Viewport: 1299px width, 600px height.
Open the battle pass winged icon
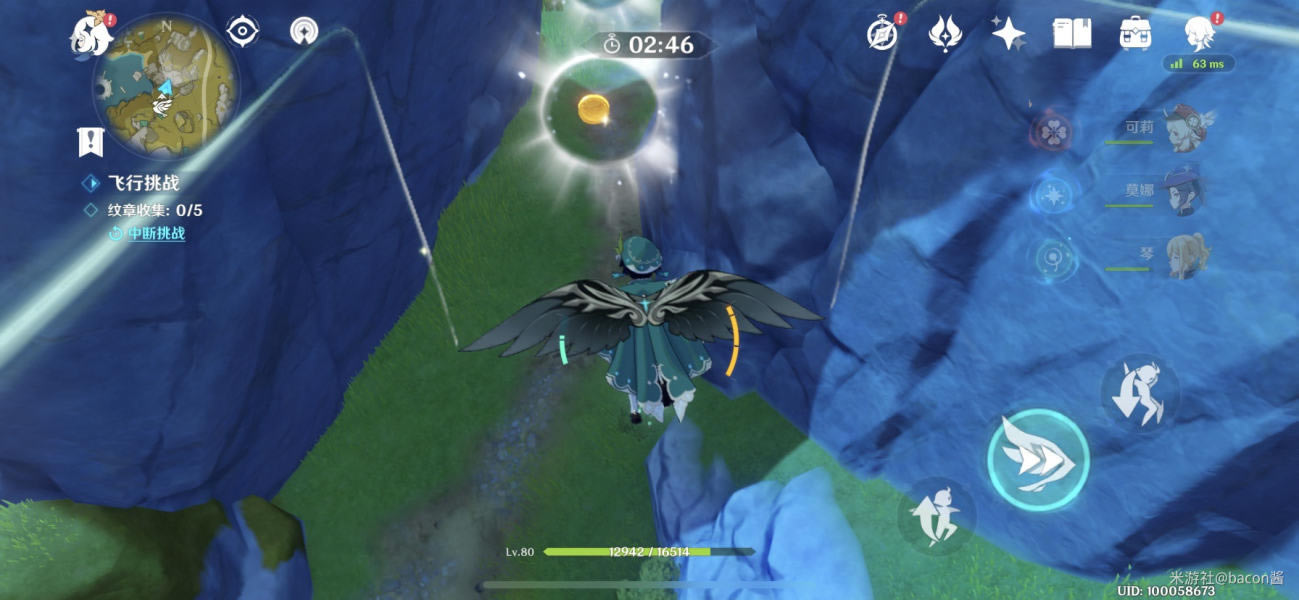coord(944,34)
